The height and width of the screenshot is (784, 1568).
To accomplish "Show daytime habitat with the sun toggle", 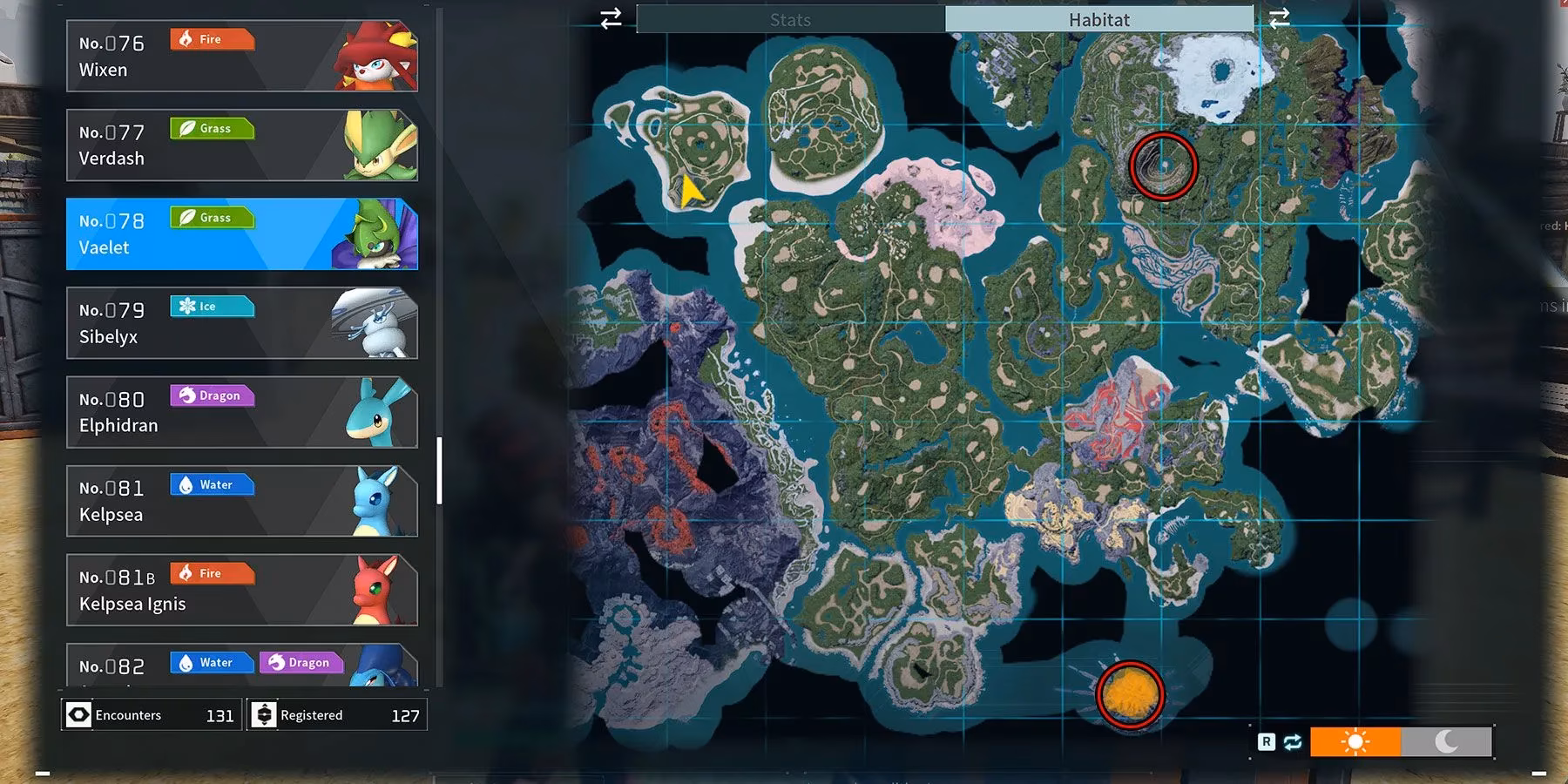I will coord(1355,741).
